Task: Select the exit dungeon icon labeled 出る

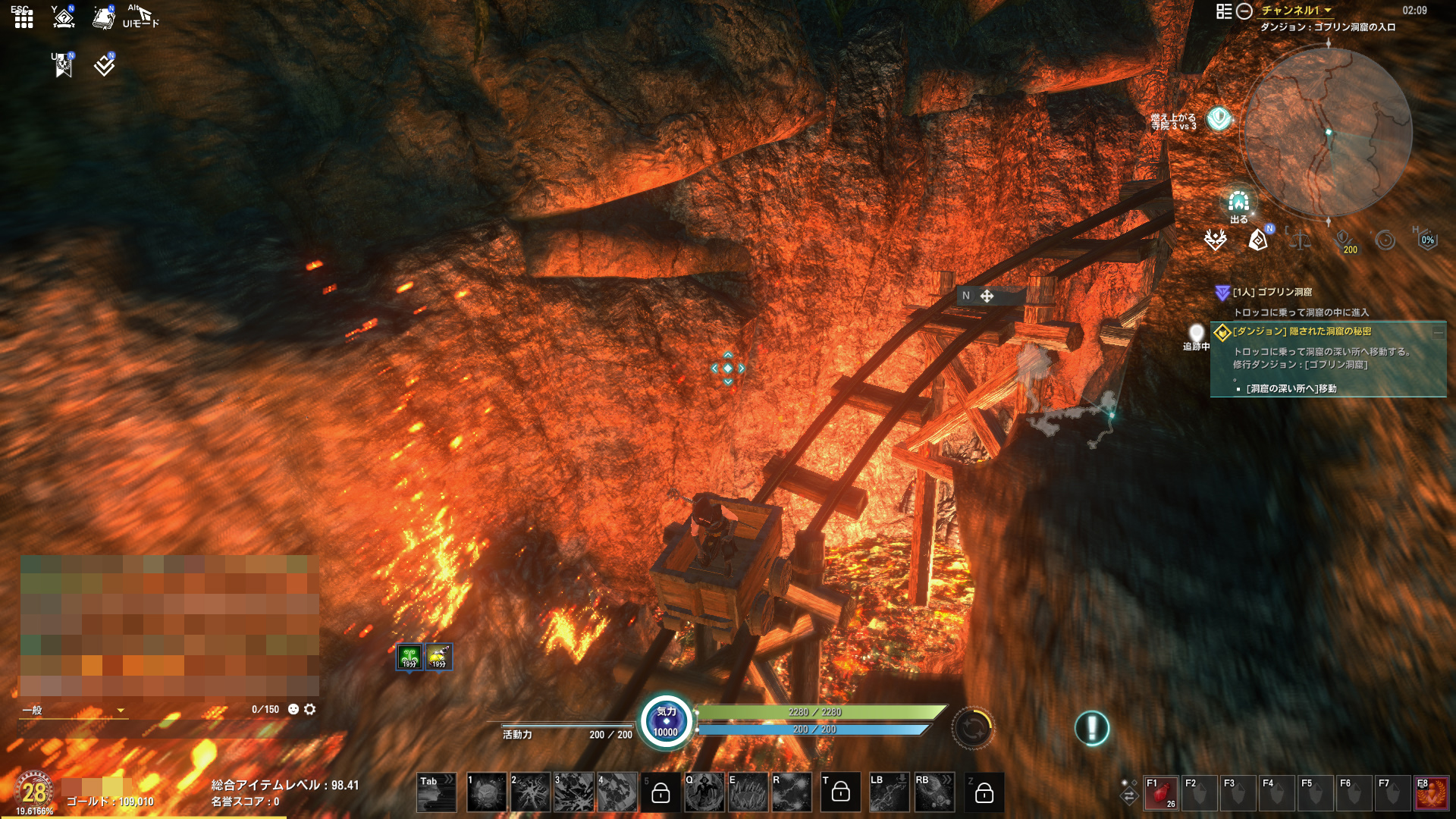Action: click(x=1238, y=204)
